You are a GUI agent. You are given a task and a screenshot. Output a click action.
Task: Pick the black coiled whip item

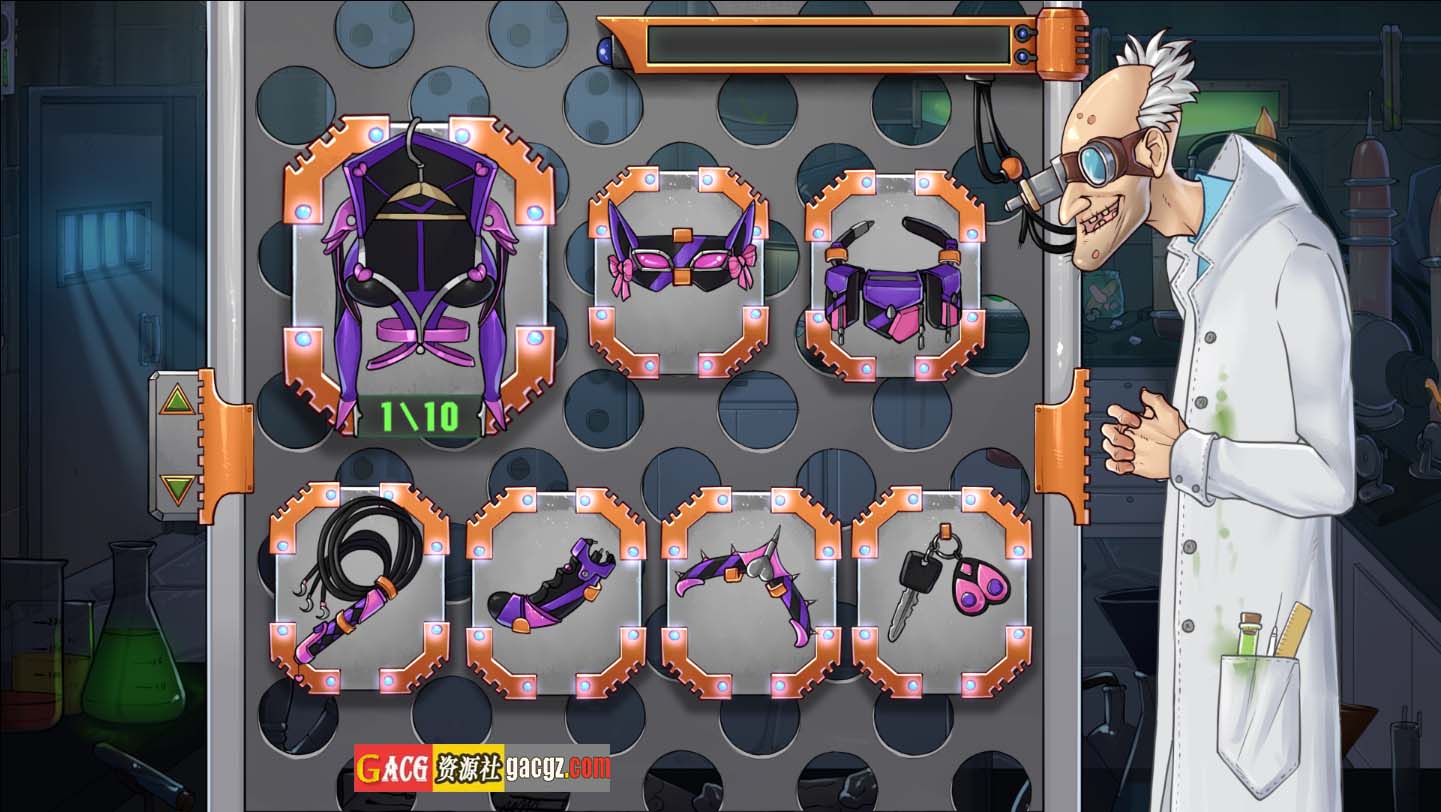pyautogui.click(x=360, y=587)
